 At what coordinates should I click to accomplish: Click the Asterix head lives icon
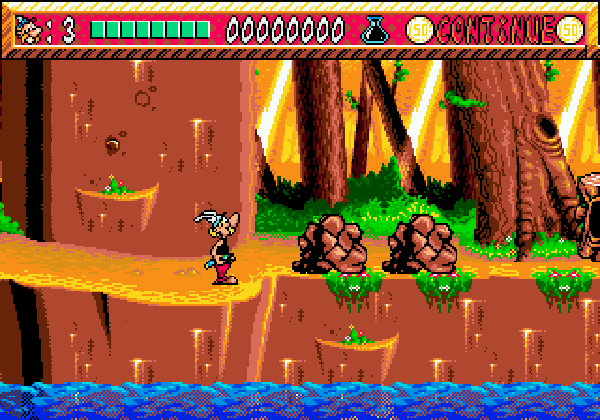(x=30, y=30)
